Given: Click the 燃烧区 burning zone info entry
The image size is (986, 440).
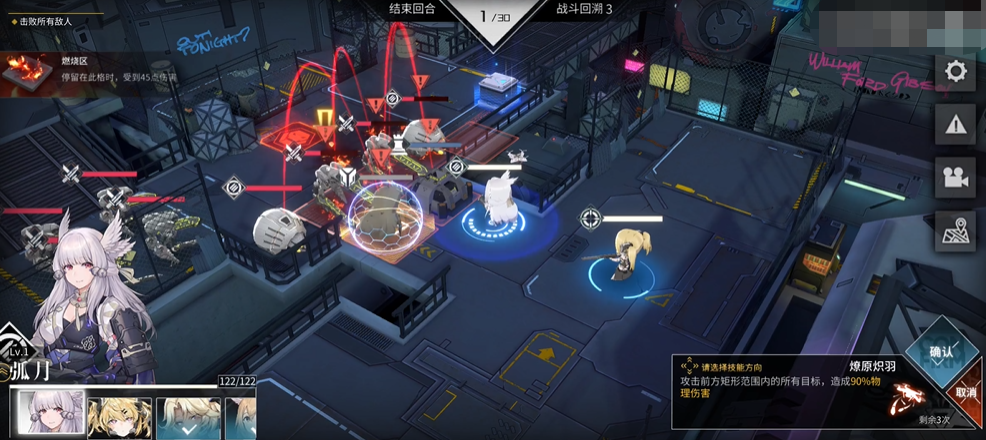Looking at the screenshot, I should [x=90, y=71].
